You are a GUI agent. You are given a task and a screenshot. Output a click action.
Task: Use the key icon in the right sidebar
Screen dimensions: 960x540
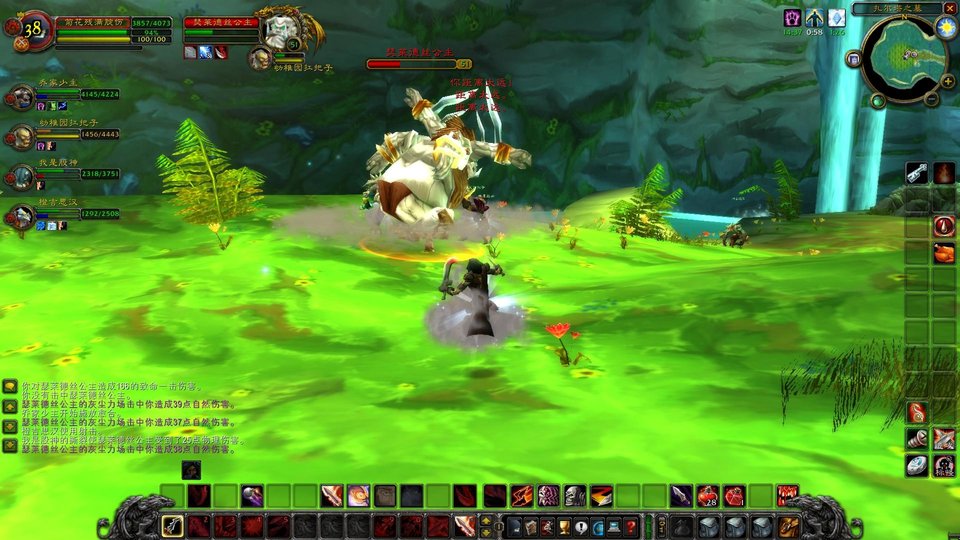pos(917,173)
